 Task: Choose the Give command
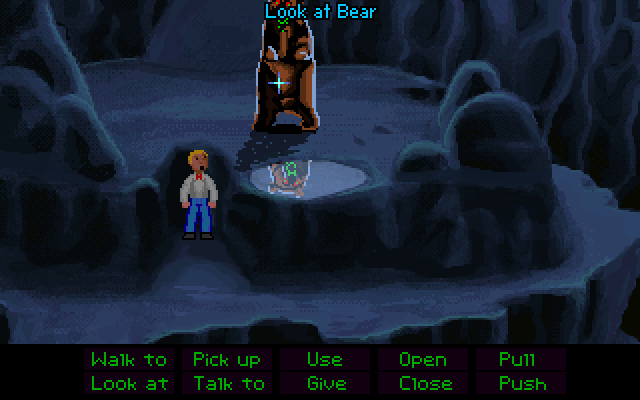(326, 383)
